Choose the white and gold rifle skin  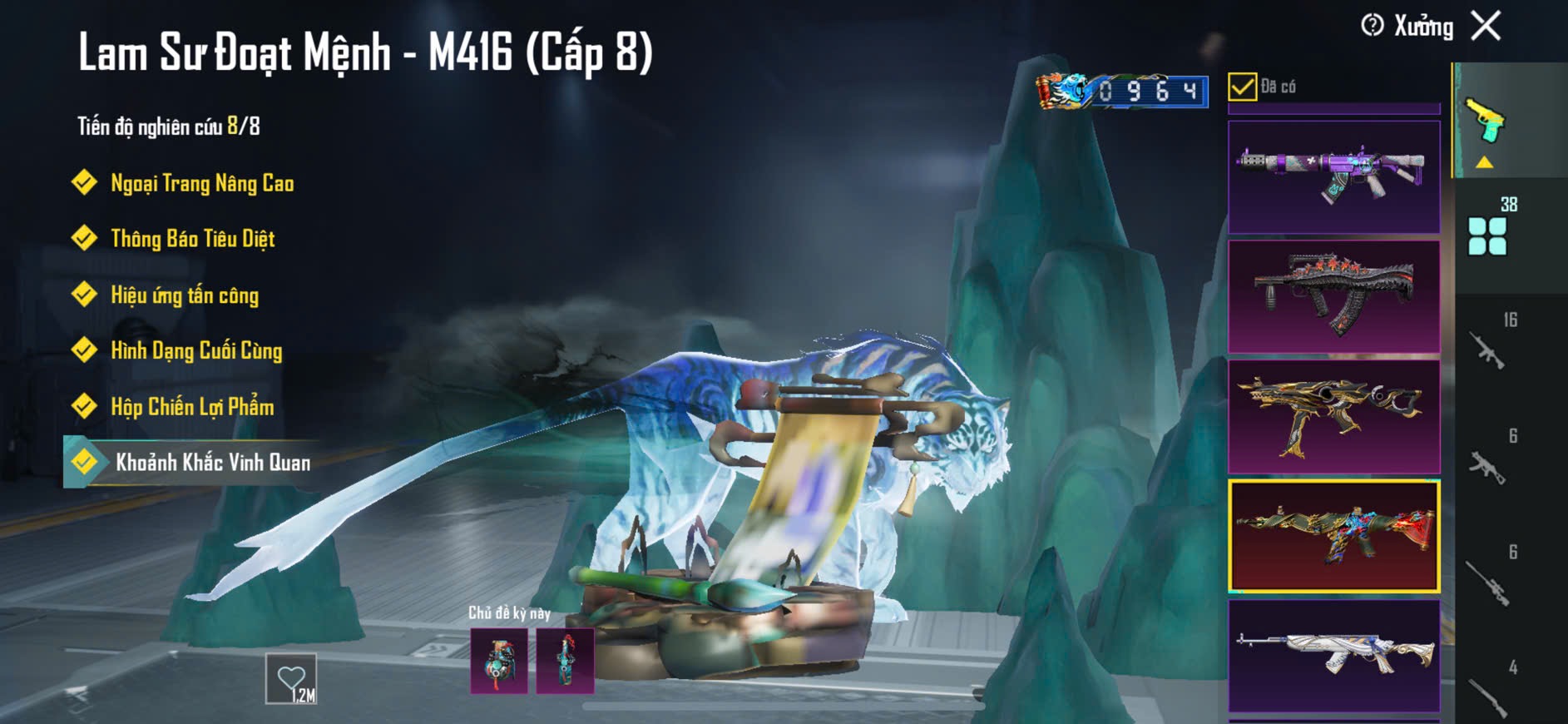[x=1333, y=655]
